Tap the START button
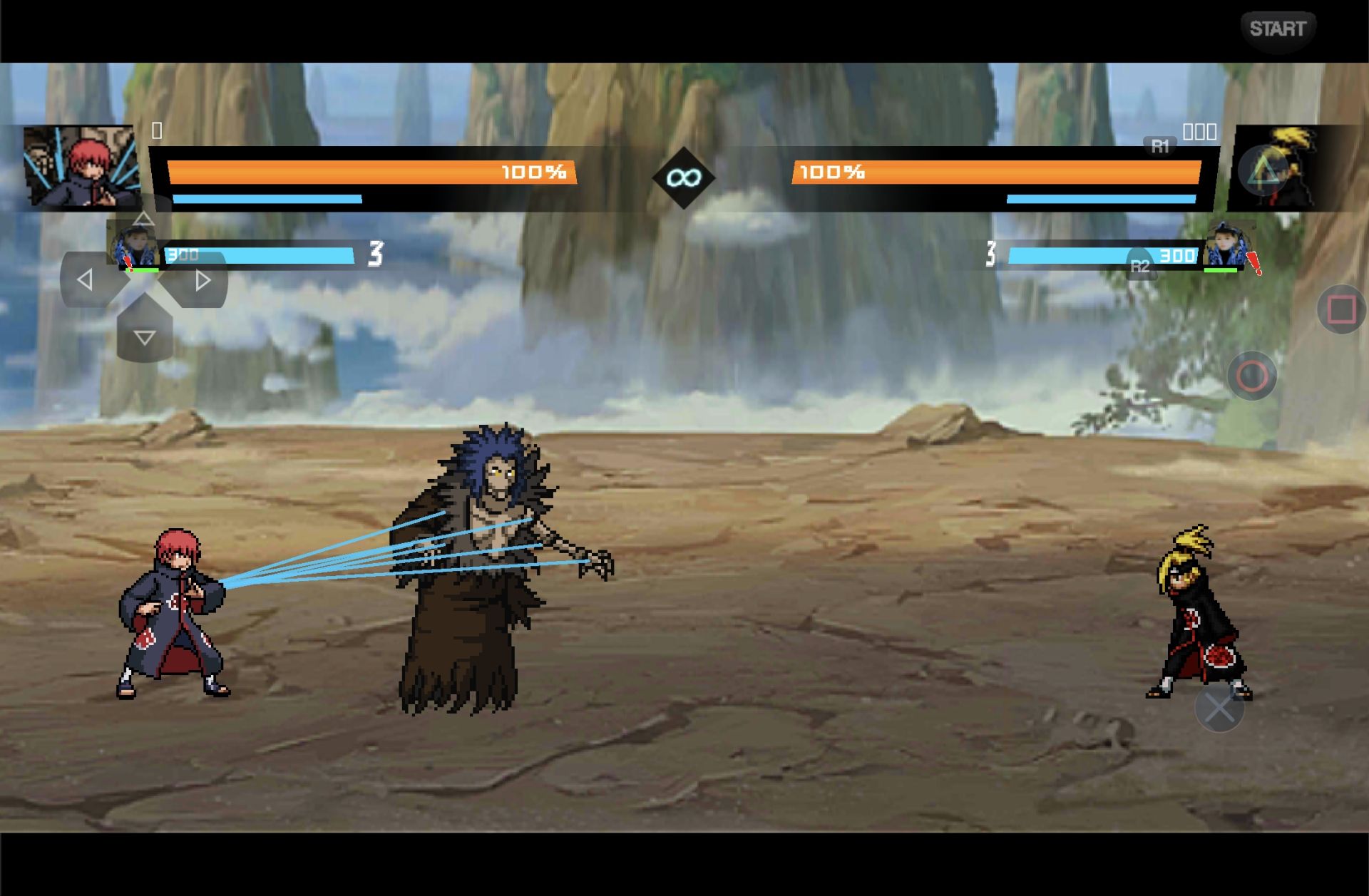1369x896 pixels. coord(1277,29)
